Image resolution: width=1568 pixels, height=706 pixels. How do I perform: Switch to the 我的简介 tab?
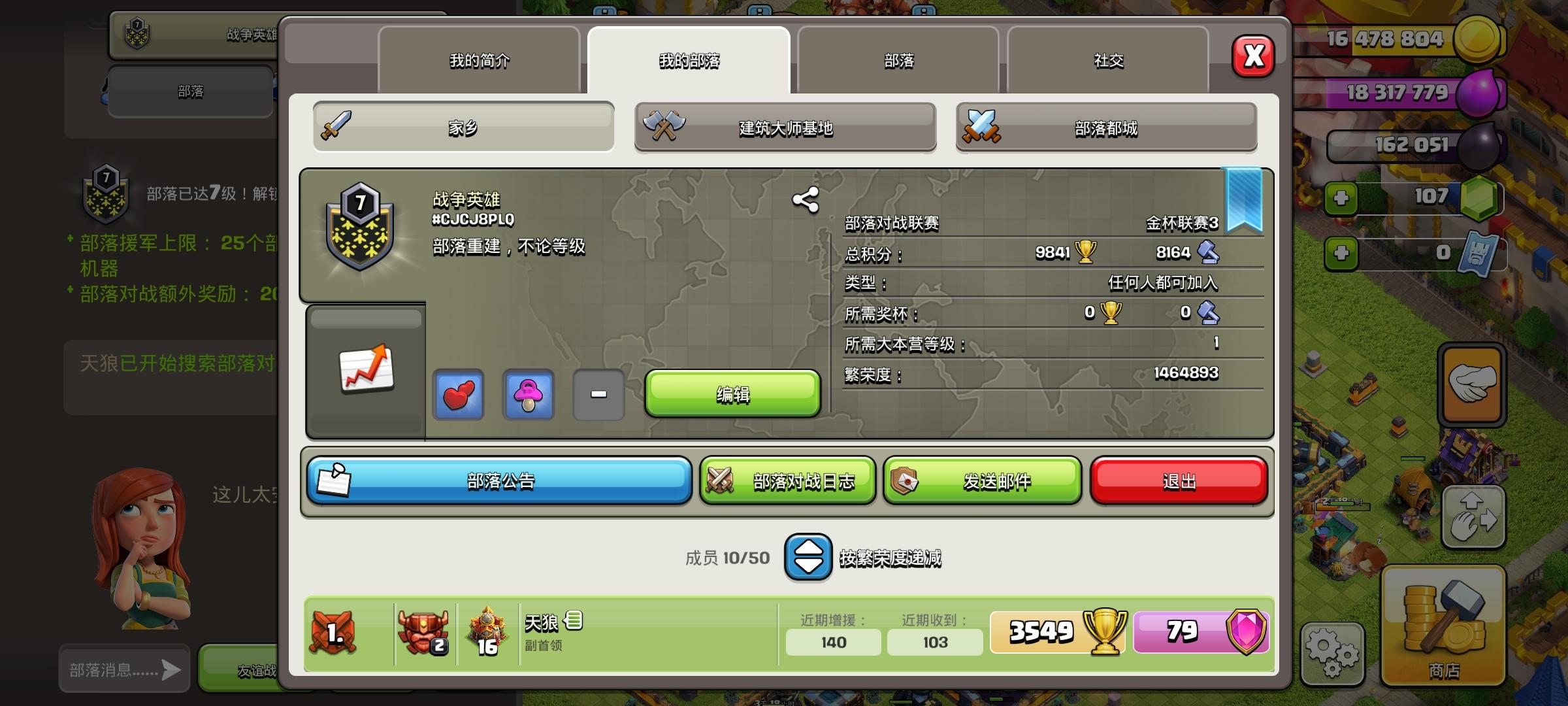click(479, 60)
